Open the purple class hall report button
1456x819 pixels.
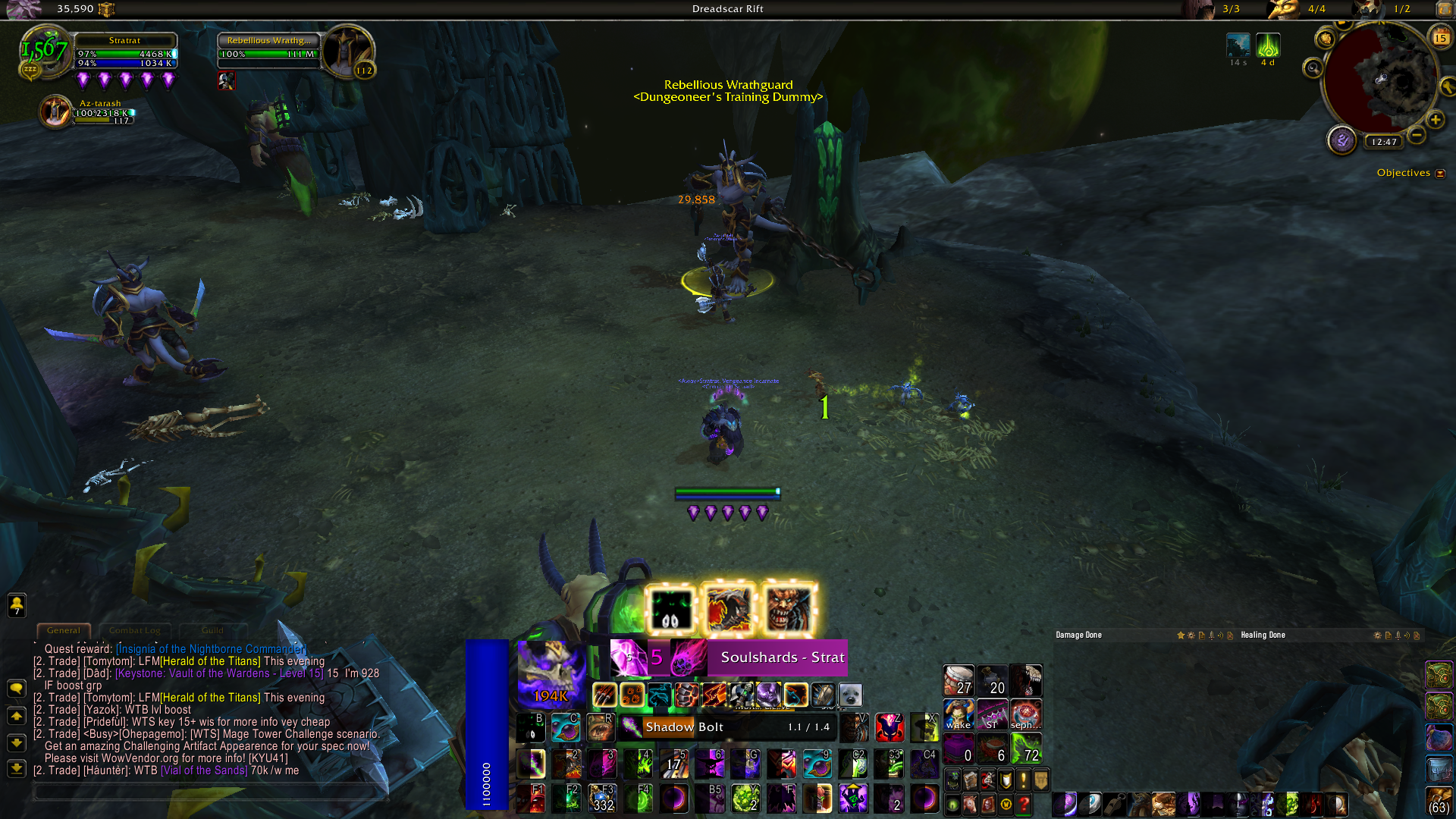coord(1341,140)
